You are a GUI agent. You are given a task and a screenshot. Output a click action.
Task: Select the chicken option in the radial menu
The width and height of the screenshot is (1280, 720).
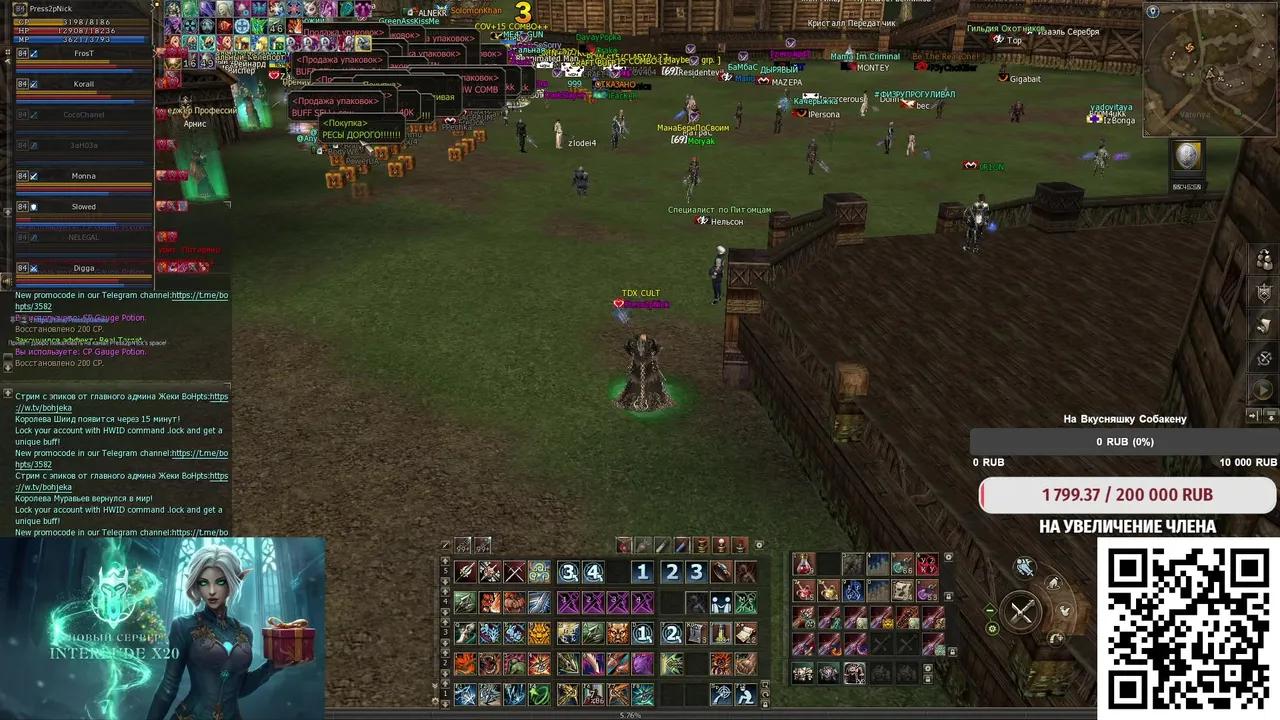pyautogui.click(x=1066, y=611)
